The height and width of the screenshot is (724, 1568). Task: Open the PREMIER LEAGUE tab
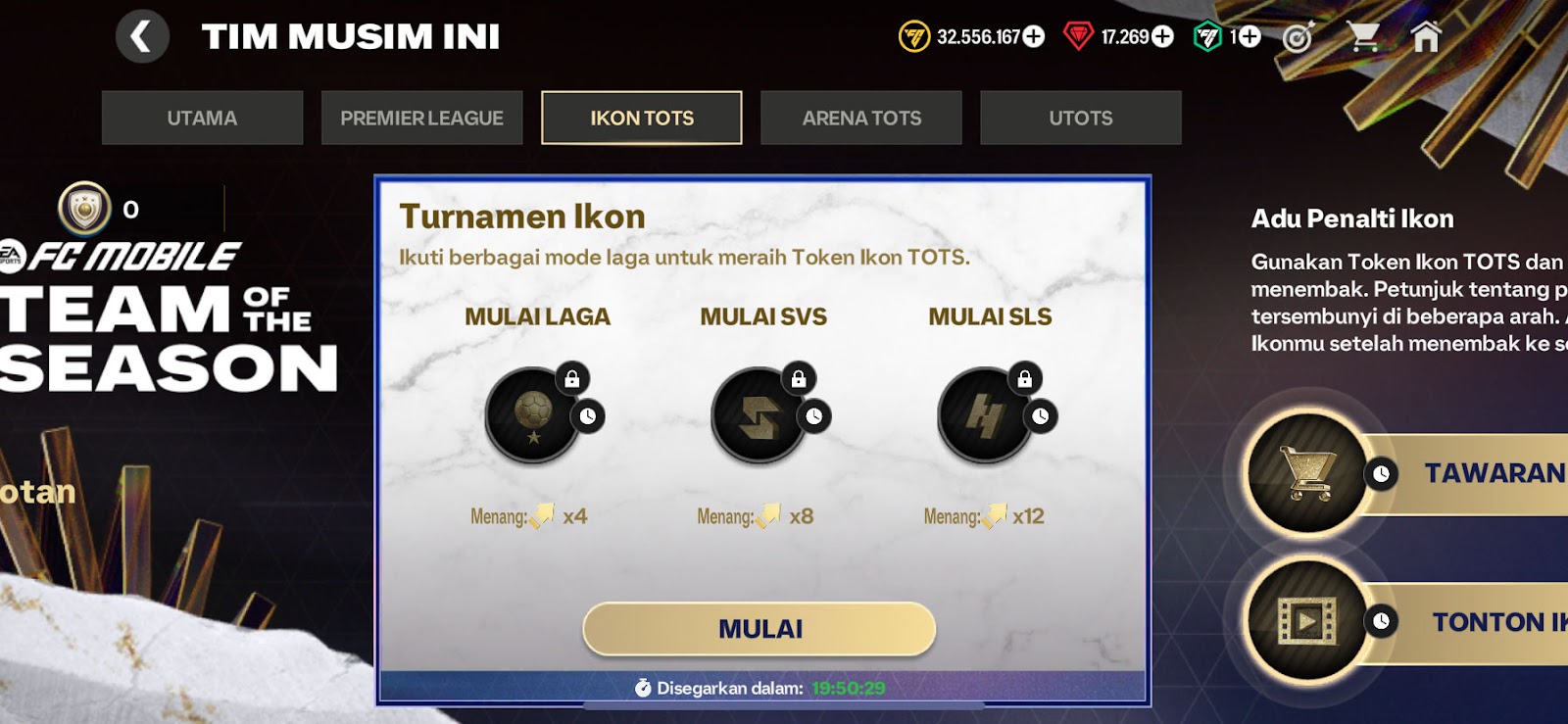point(421,119)
